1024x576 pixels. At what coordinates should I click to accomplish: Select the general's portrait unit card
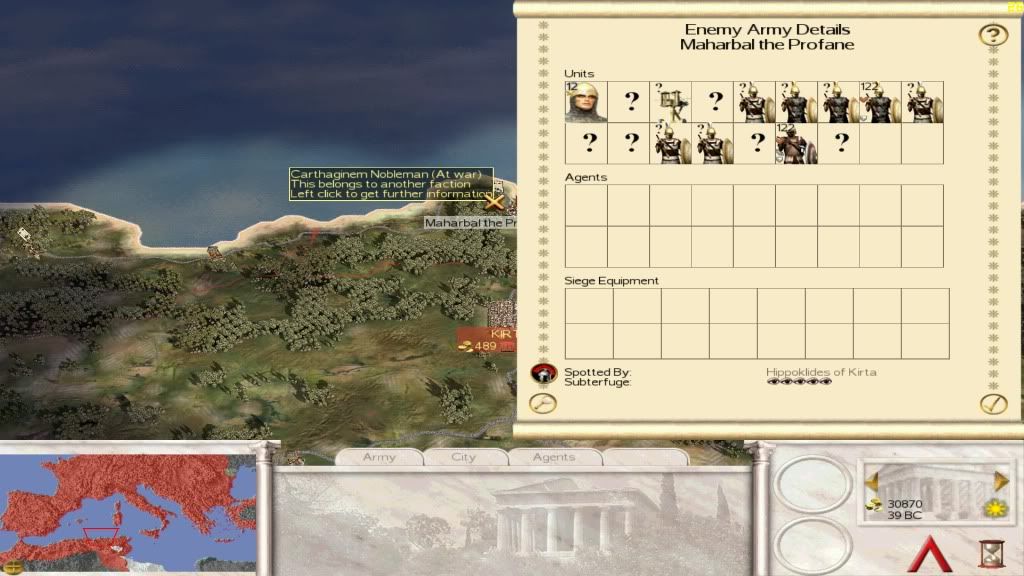pyautogui.click(x=586, y=102)
